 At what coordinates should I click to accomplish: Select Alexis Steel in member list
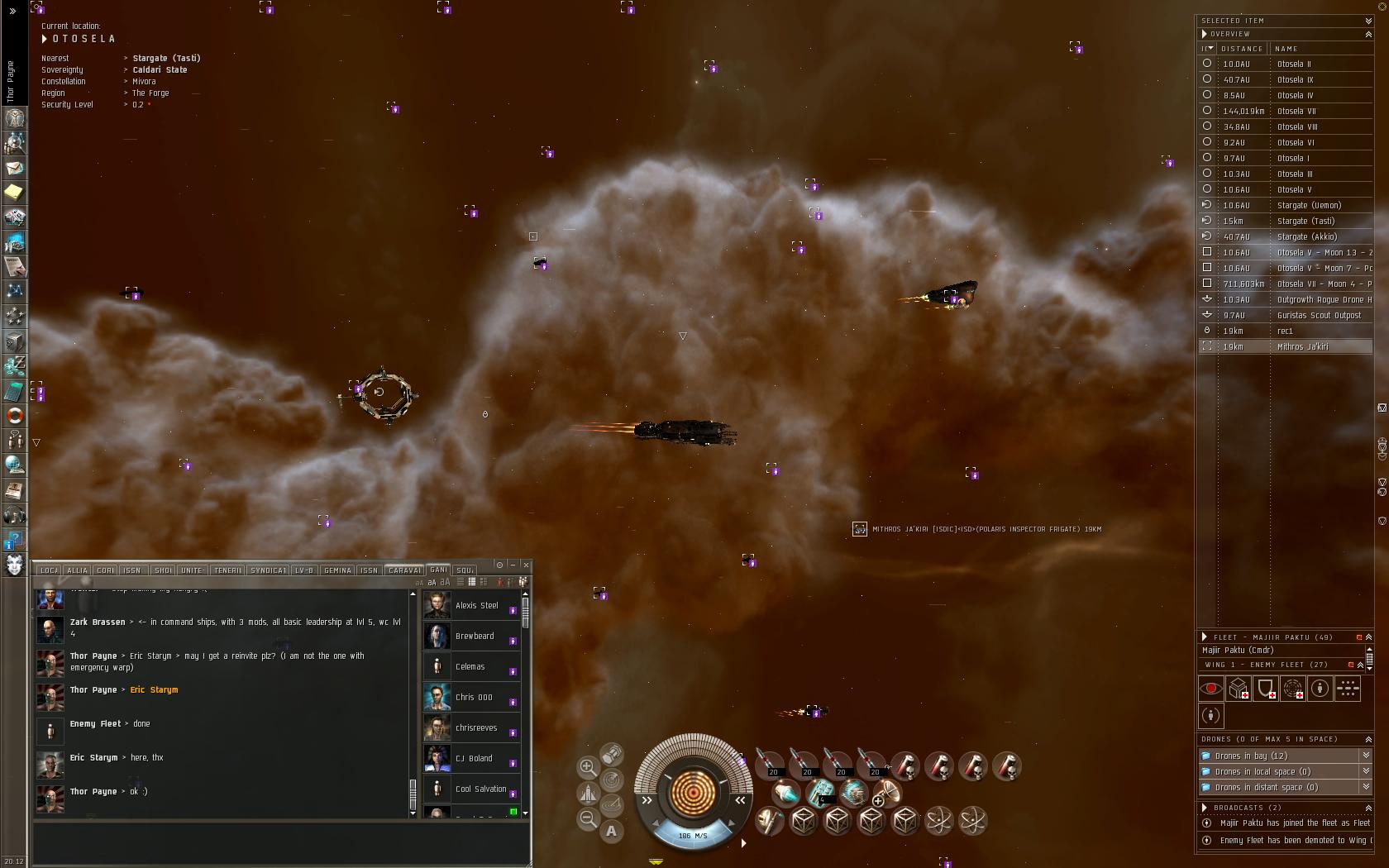476,605
